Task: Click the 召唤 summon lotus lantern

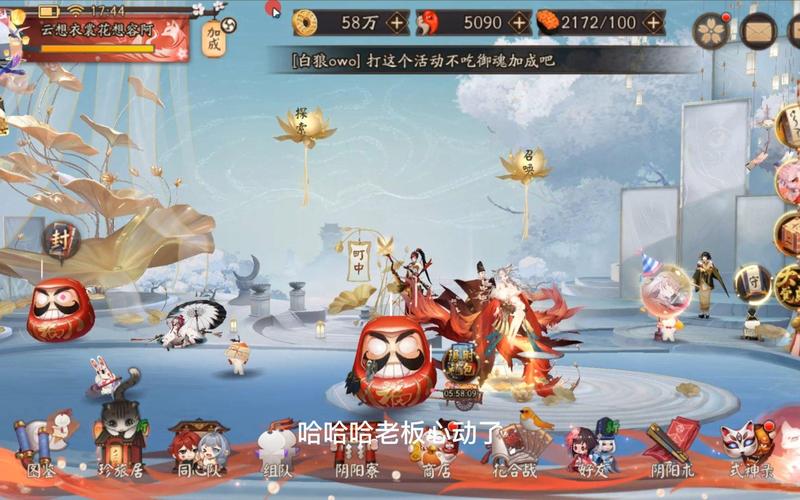Action: point(524,165)
